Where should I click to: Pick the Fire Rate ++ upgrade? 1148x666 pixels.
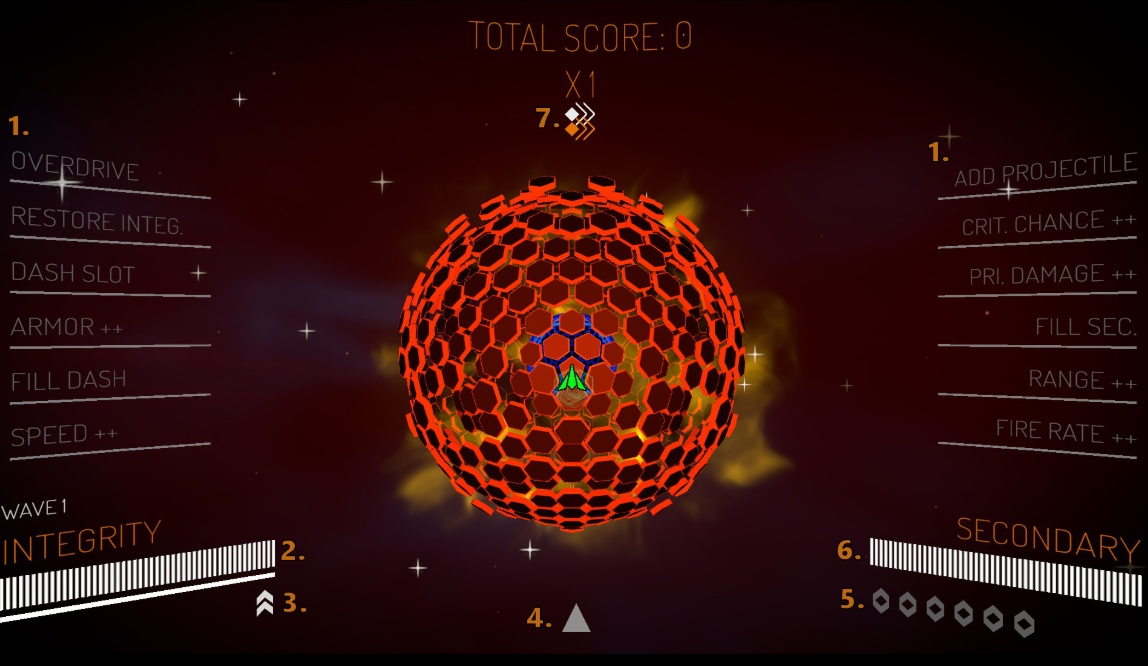coord(1065,432)
